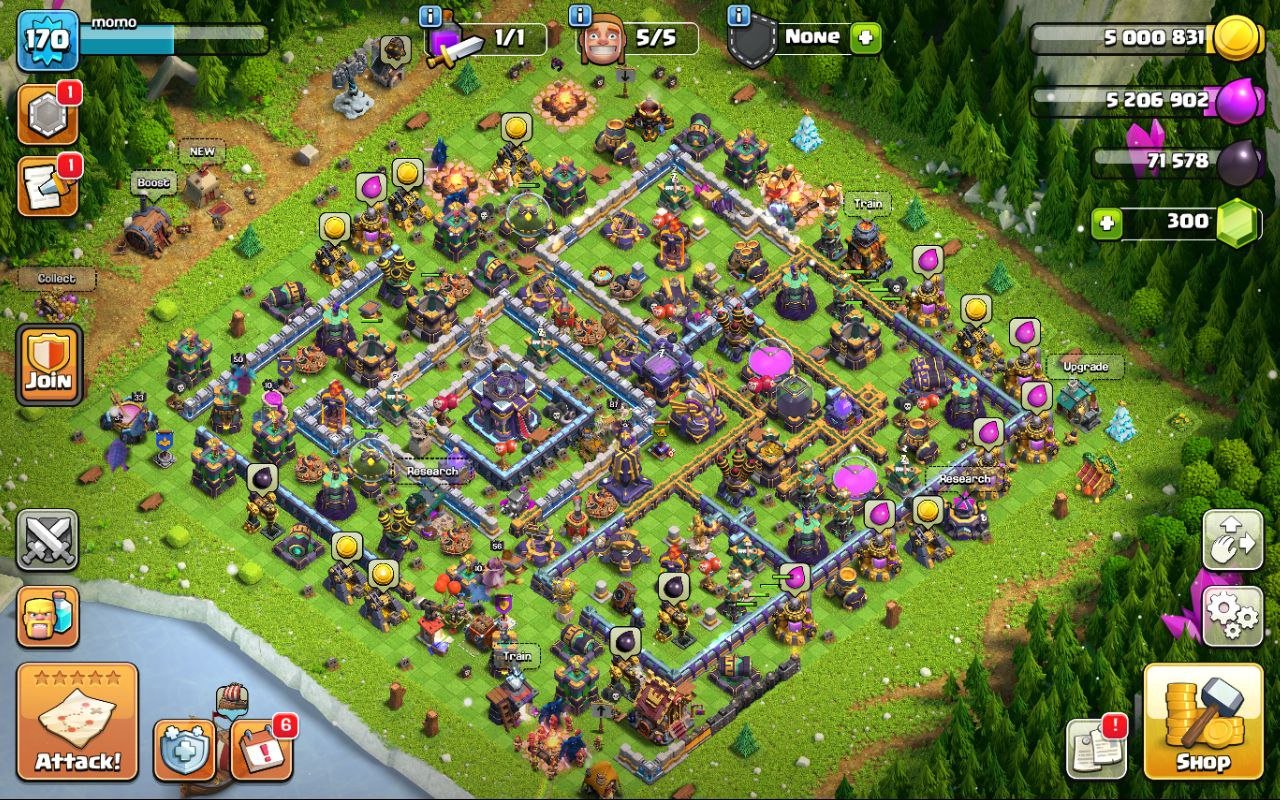The width and height of the screenshot is (1280, 800).
Task: Click the Collect label on the left
Action: point(57,279)
